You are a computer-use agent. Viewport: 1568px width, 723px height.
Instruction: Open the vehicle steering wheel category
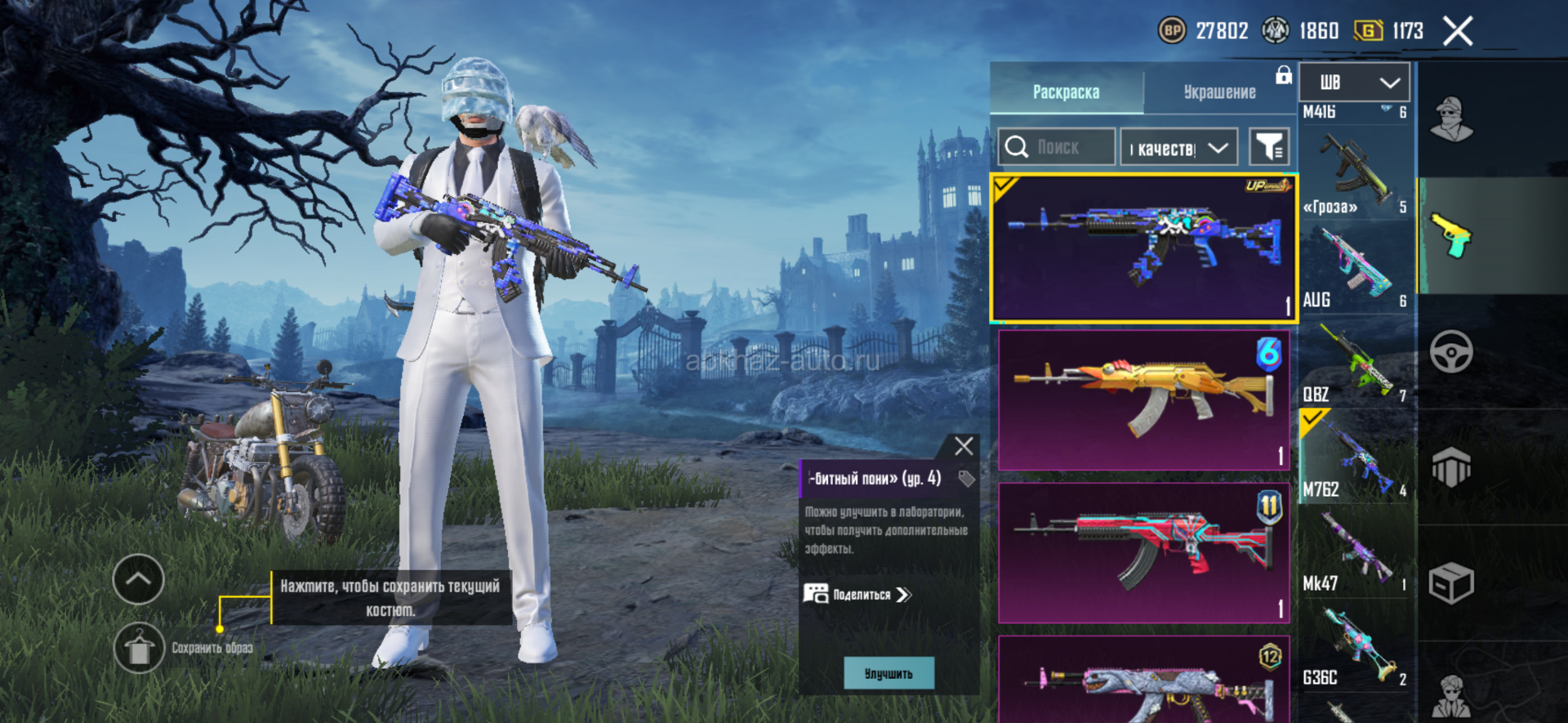point(1451,352)
